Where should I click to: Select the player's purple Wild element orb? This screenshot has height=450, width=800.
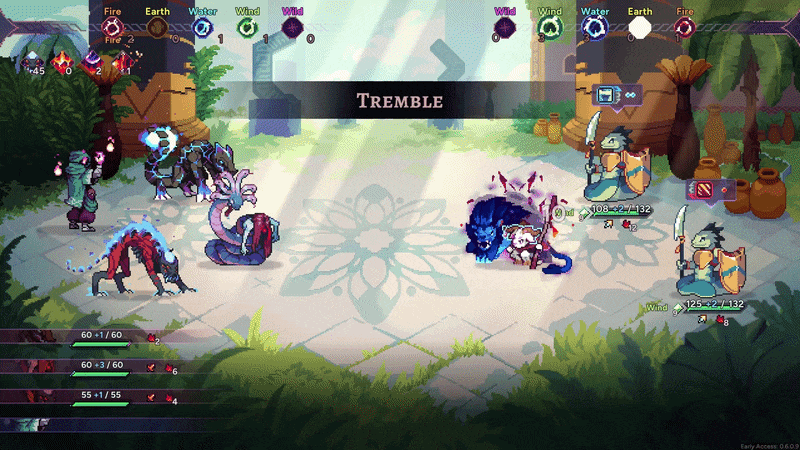[x=292, y=29]
